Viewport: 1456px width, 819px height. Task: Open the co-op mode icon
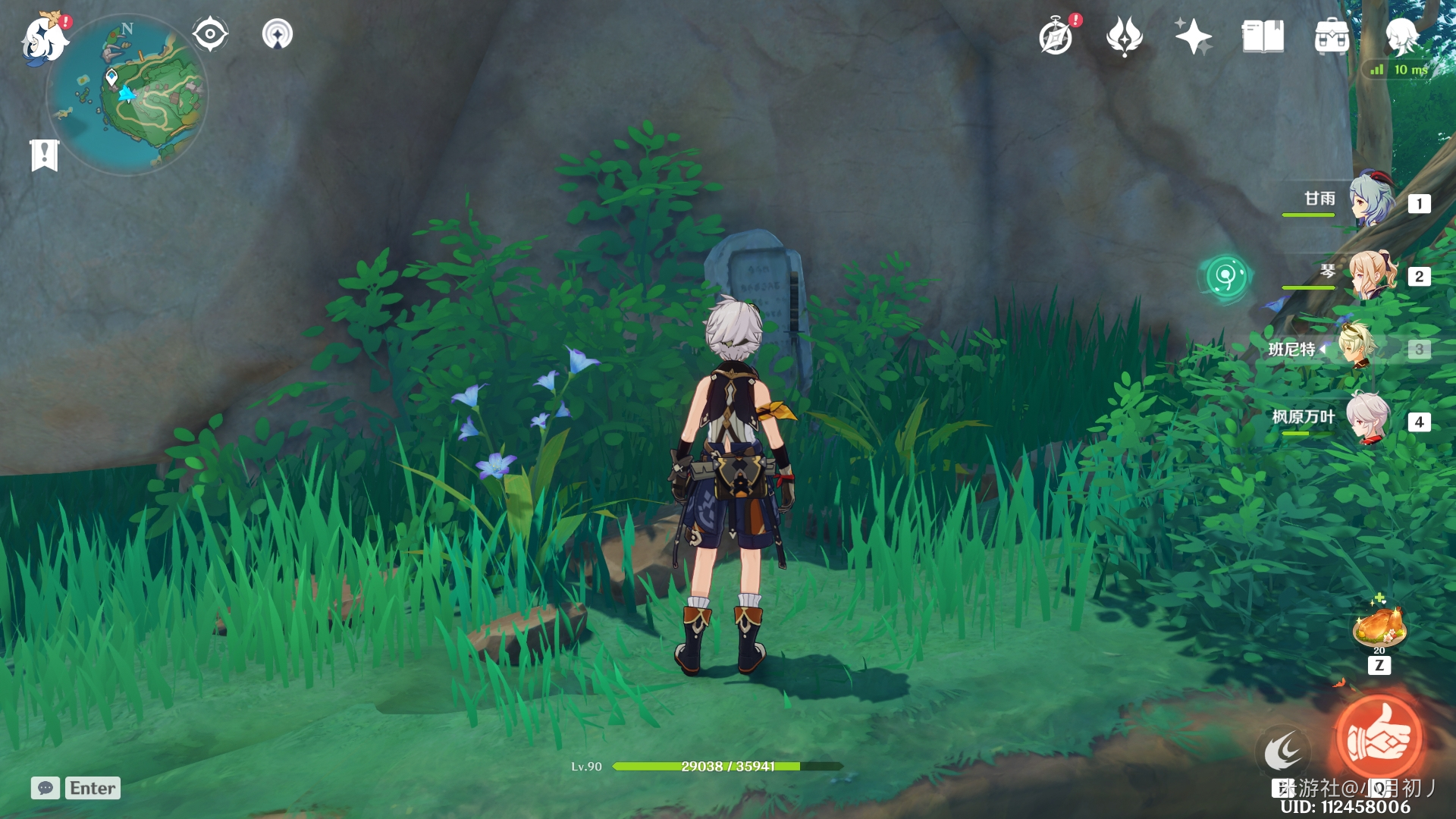(278, 35)
